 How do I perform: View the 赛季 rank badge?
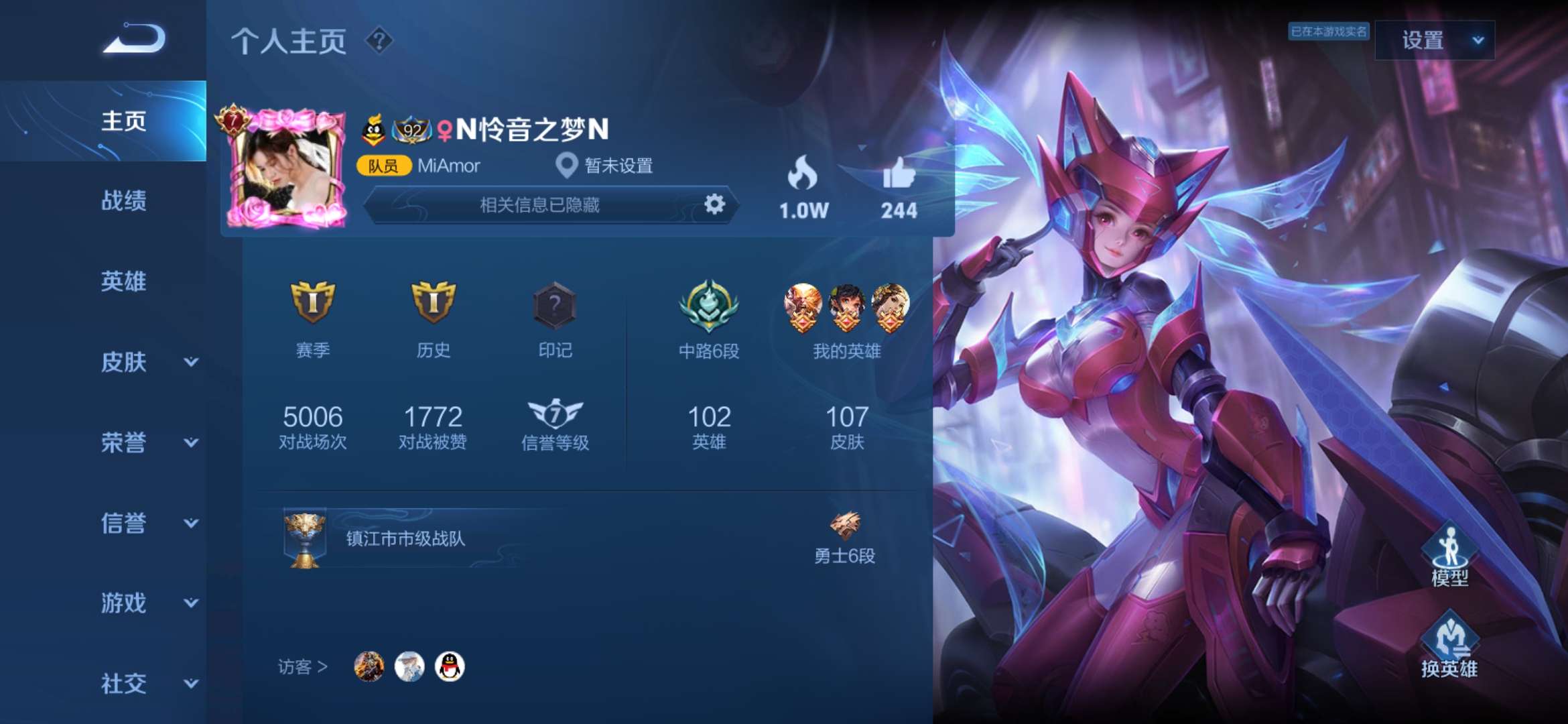[x=313, y=303]
